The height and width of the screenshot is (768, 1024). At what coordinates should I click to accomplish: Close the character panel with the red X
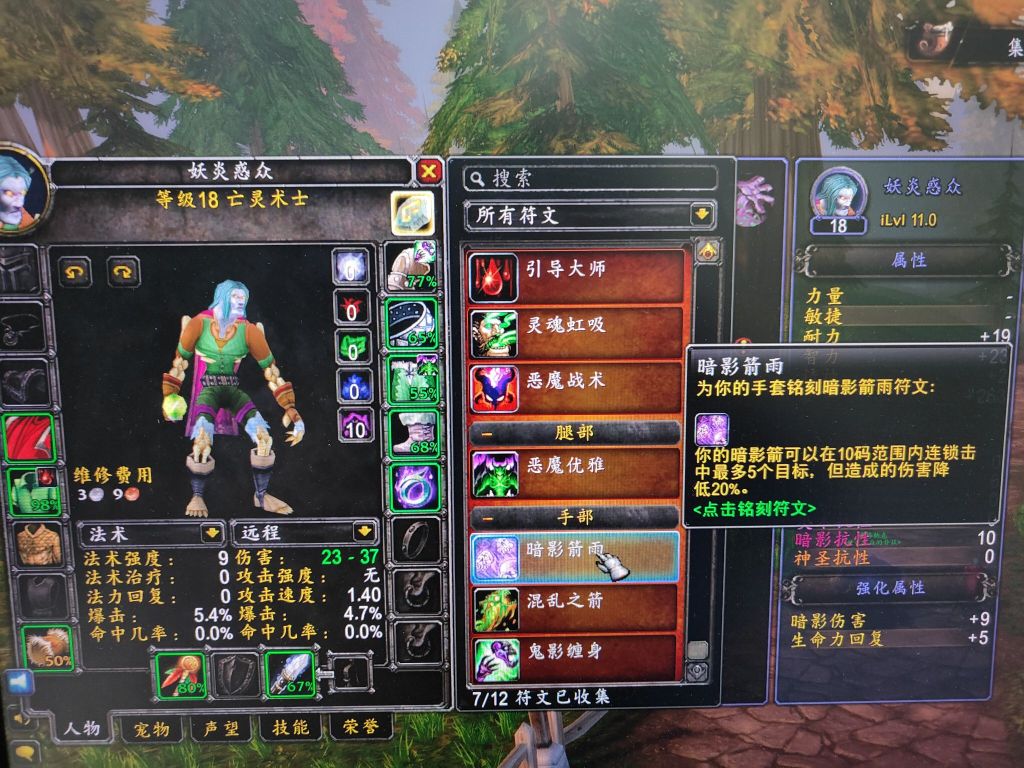tap(429, 171)
